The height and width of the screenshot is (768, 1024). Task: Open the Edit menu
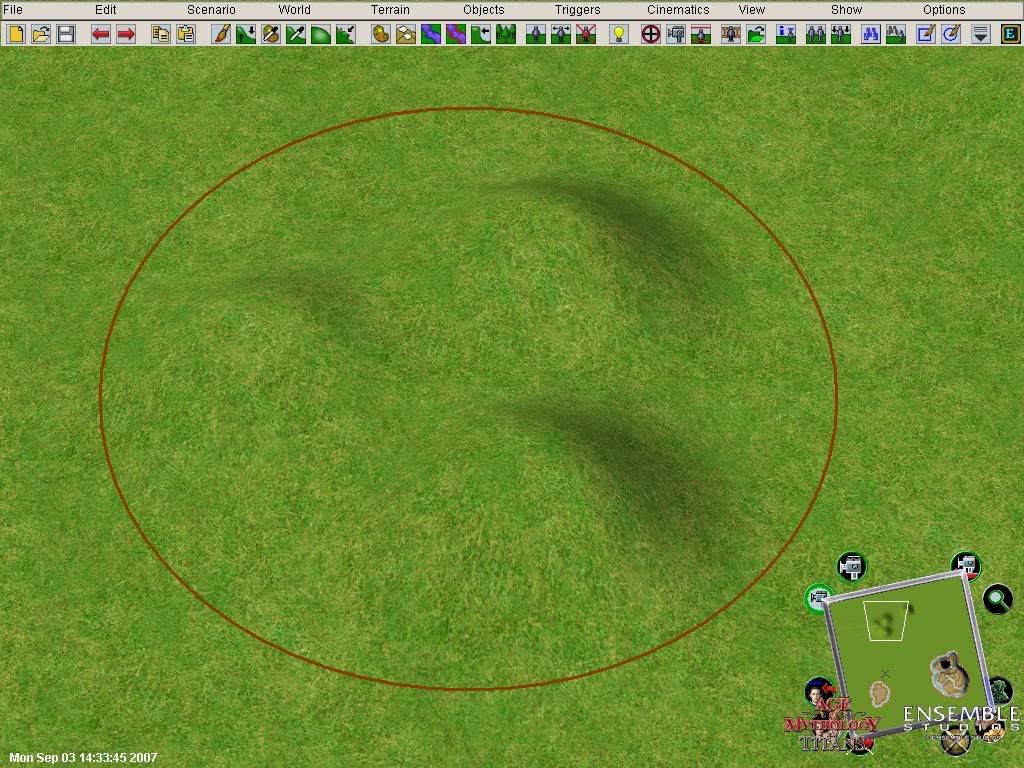pos(105,10)
